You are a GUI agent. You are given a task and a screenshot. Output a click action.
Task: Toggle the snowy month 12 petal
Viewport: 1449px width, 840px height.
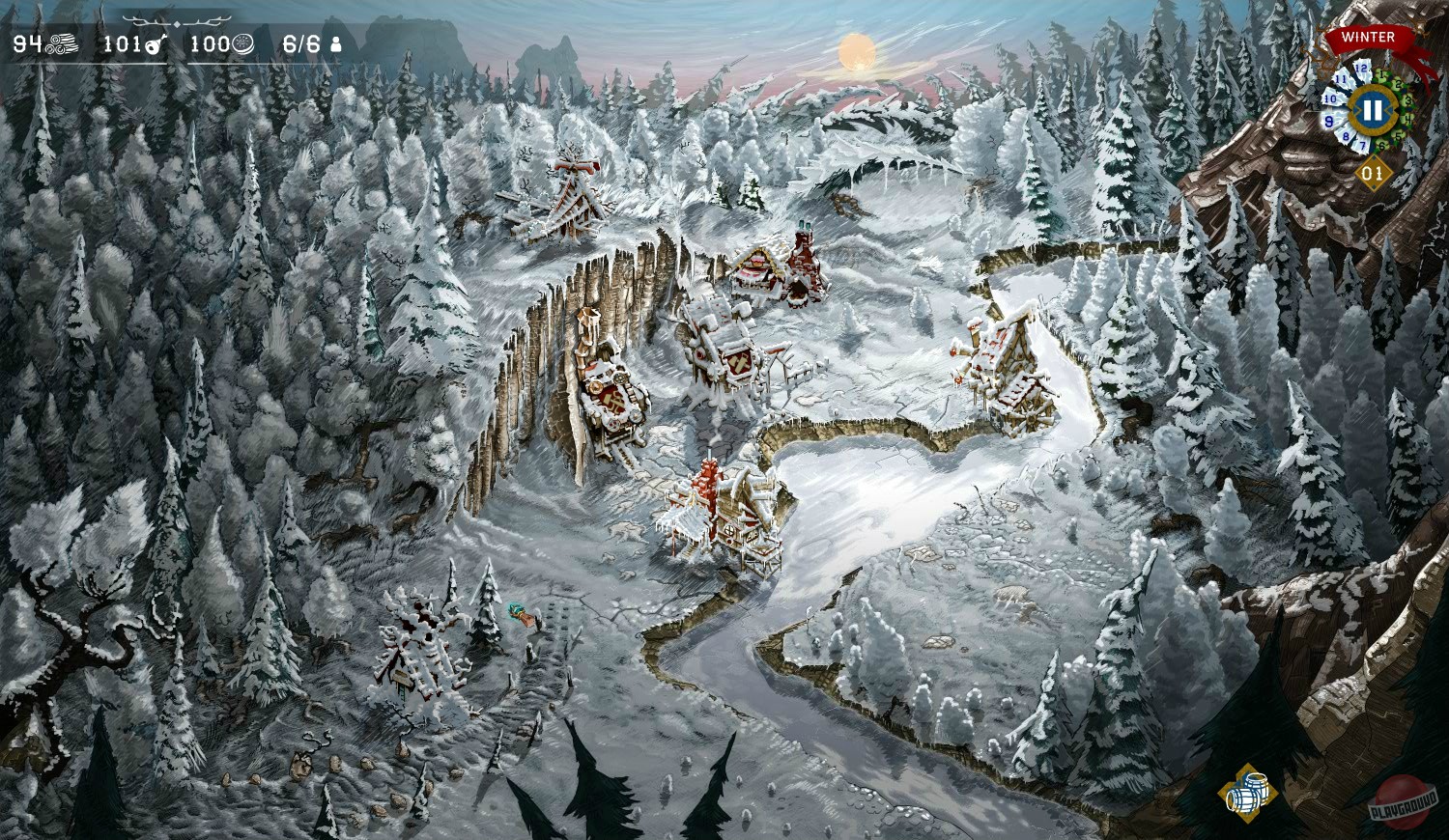(x=1361, y=67)
